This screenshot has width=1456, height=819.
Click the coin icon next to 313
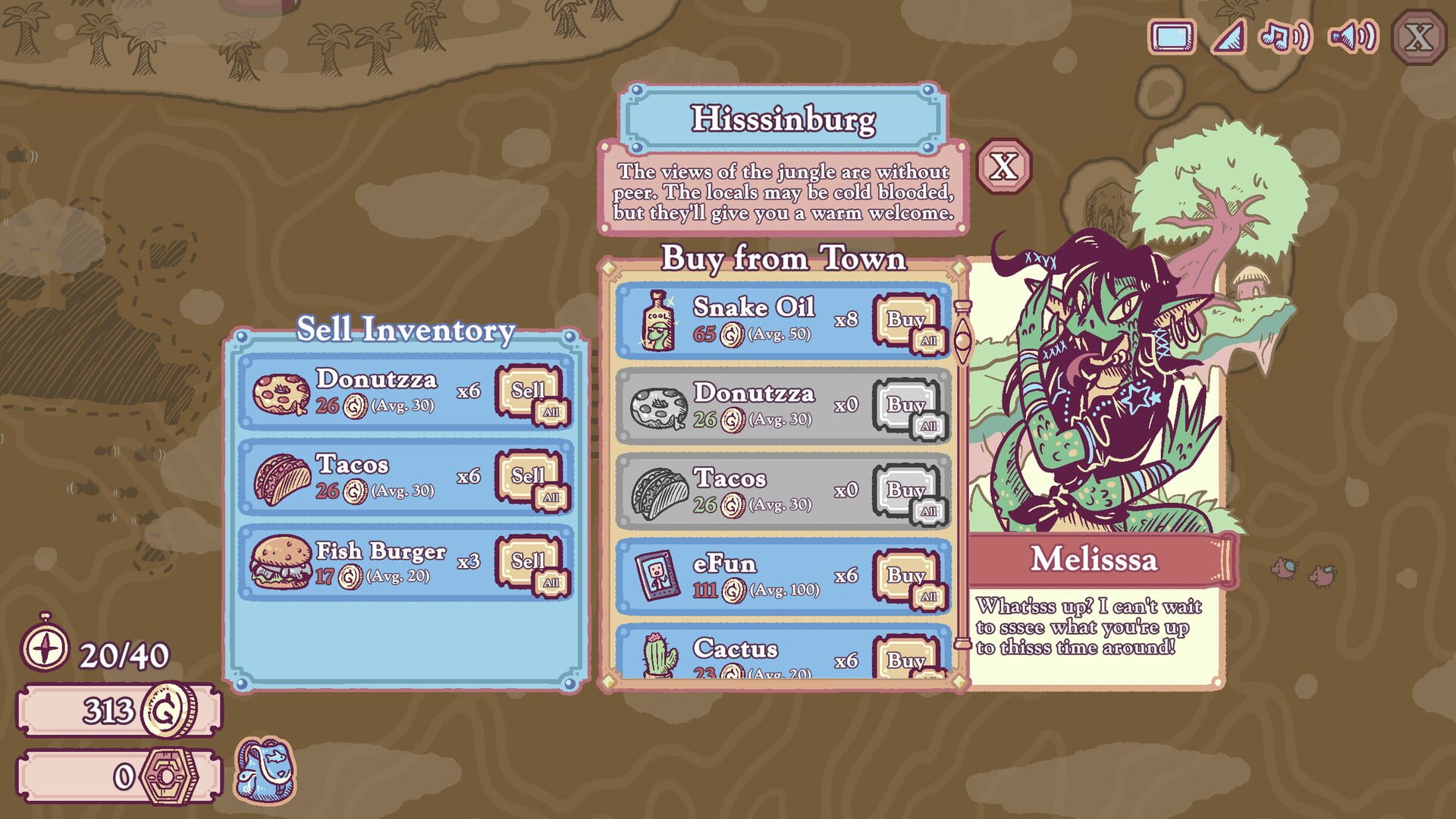[166, 709]
